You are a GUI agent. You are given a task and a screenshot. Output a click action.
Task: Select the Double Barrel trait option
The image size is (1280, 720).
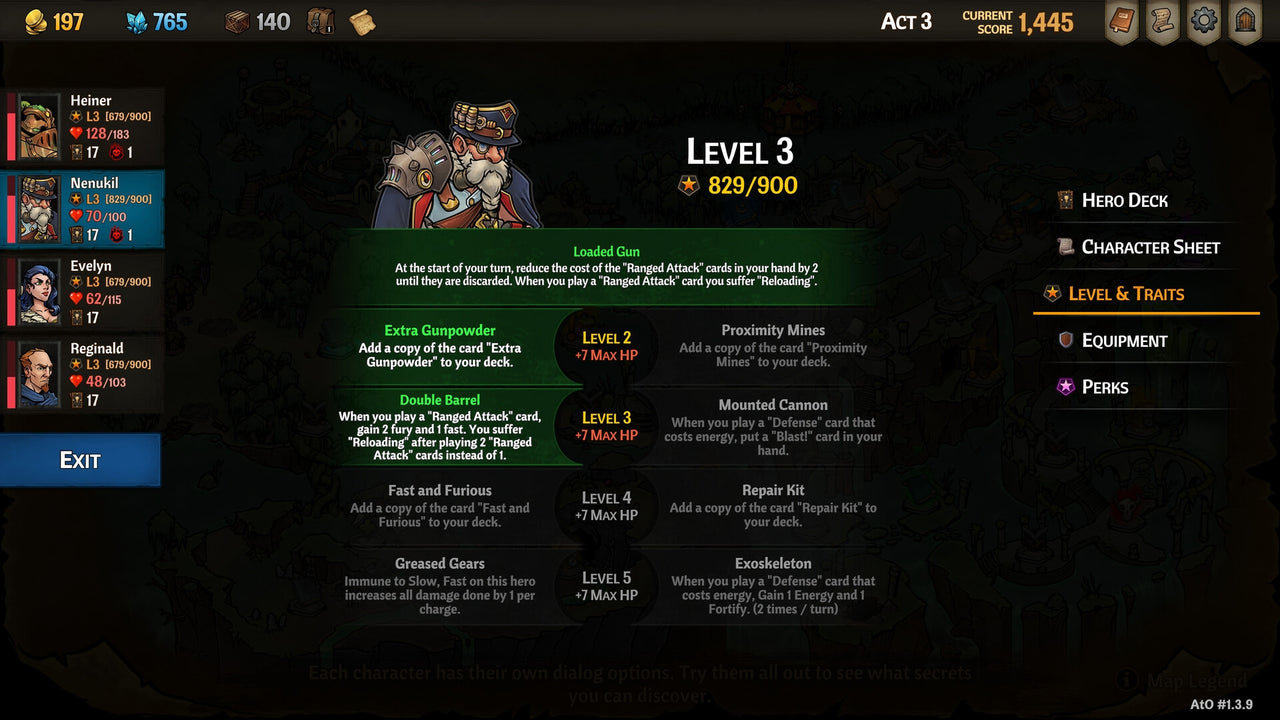point(440,427)
